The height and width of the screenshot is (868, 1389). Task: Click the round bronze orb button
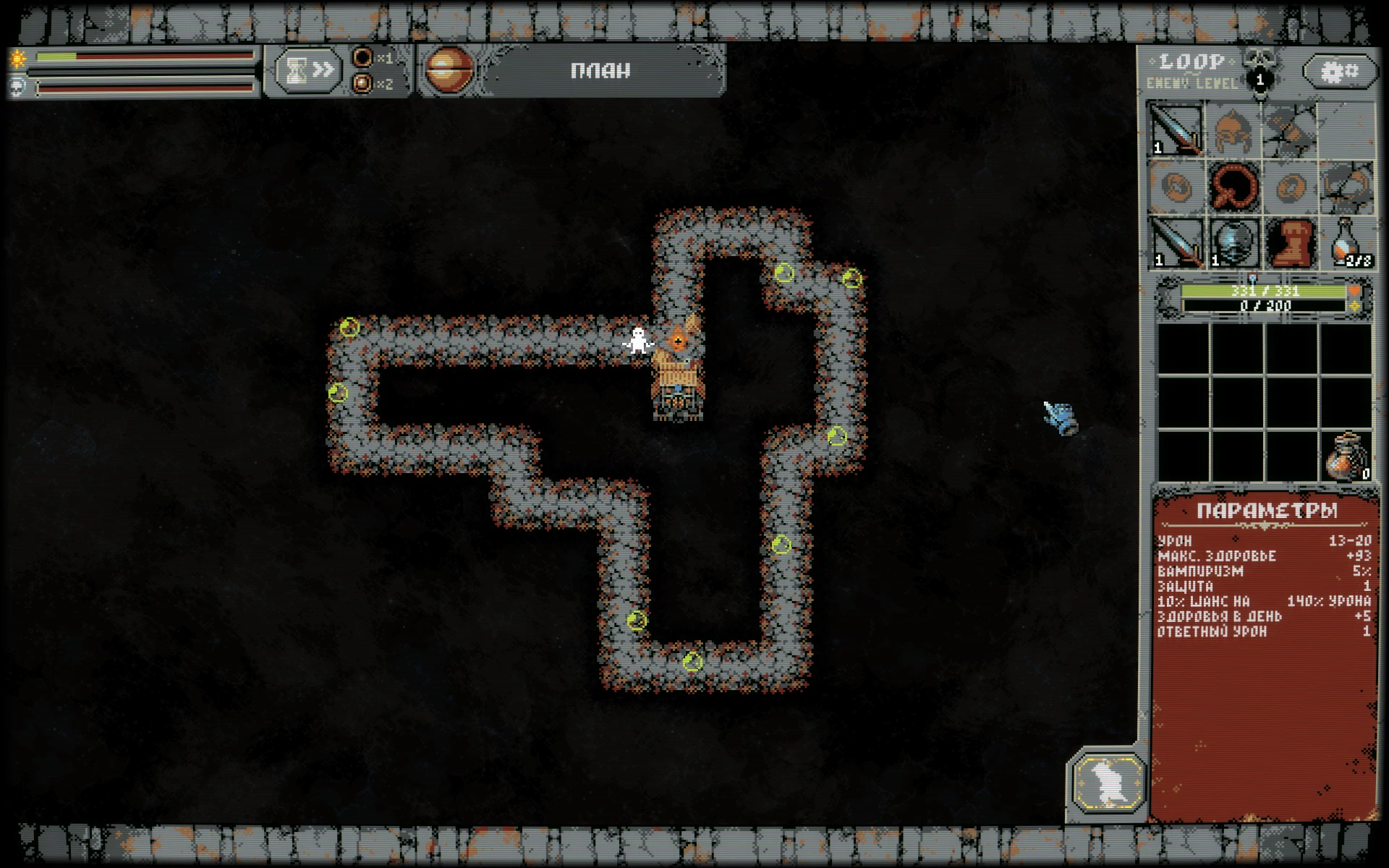449,70
